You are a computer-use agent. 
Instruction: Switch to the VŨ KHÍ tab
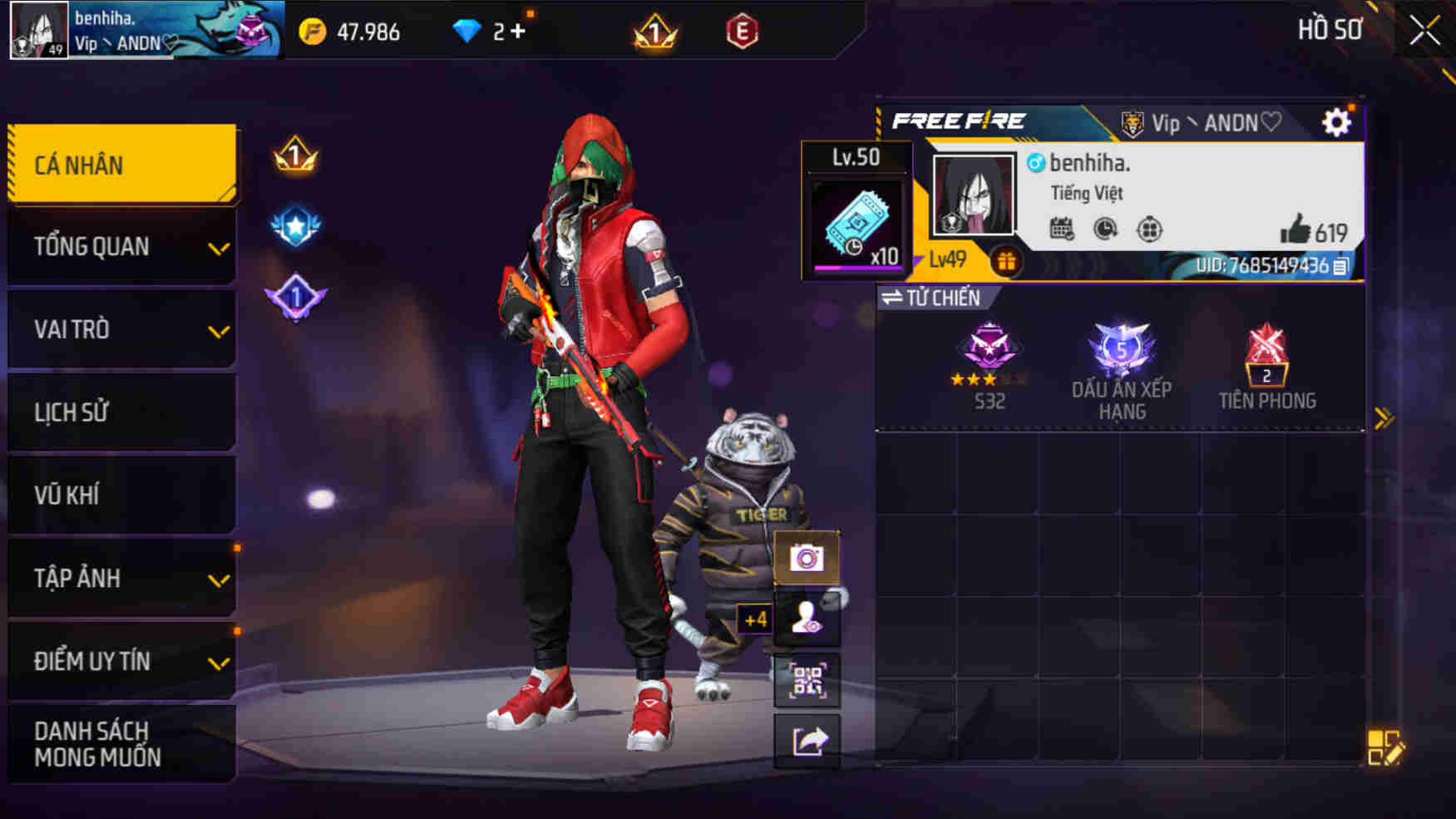(x=121, y=495)
